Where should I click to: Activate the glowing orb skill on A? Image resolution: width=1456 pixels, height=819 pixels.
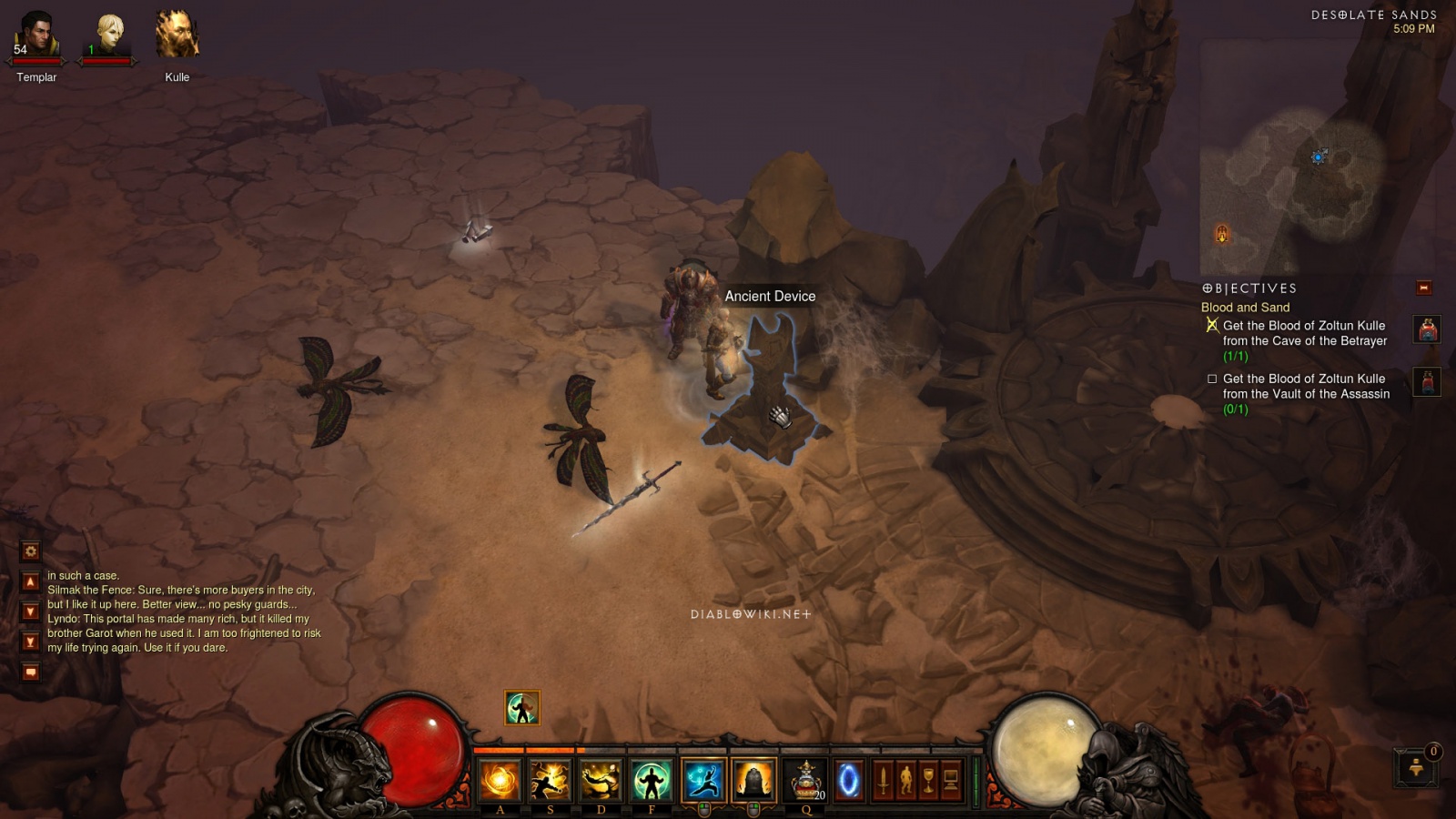[x=500, y=781]
